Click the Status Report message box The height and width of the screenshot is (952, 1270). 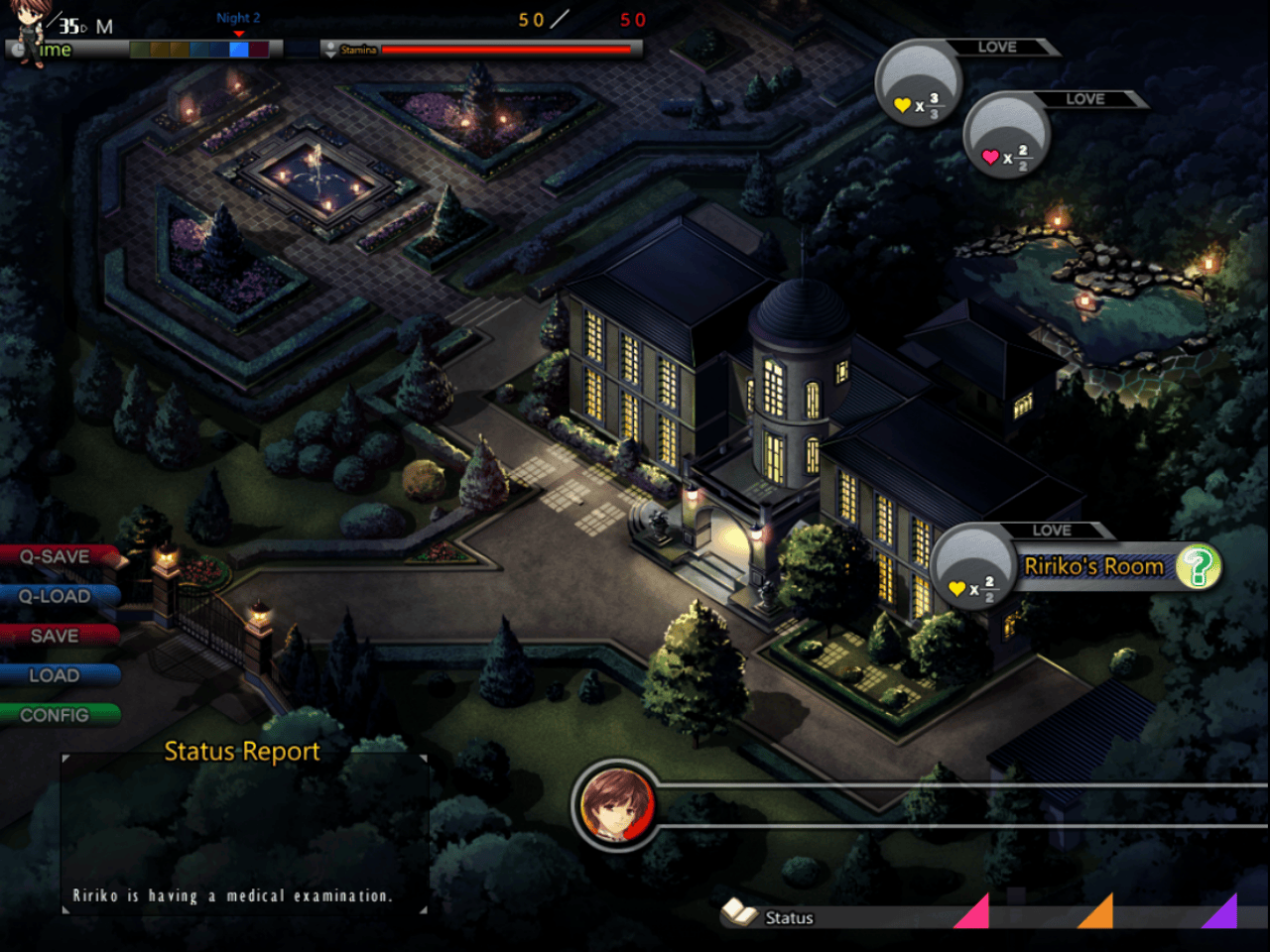(x=244, y=833)
